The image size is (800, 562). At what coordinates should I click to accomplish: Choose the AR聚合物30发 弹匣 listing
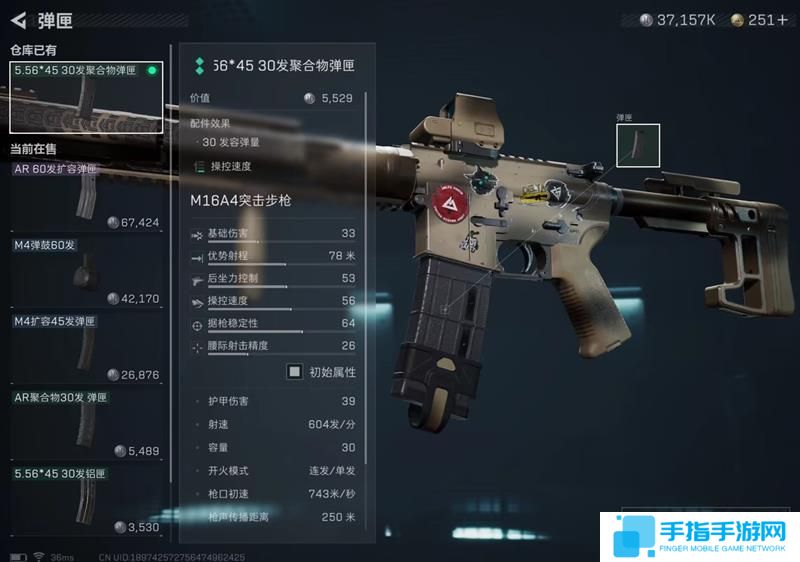[86, 425]
